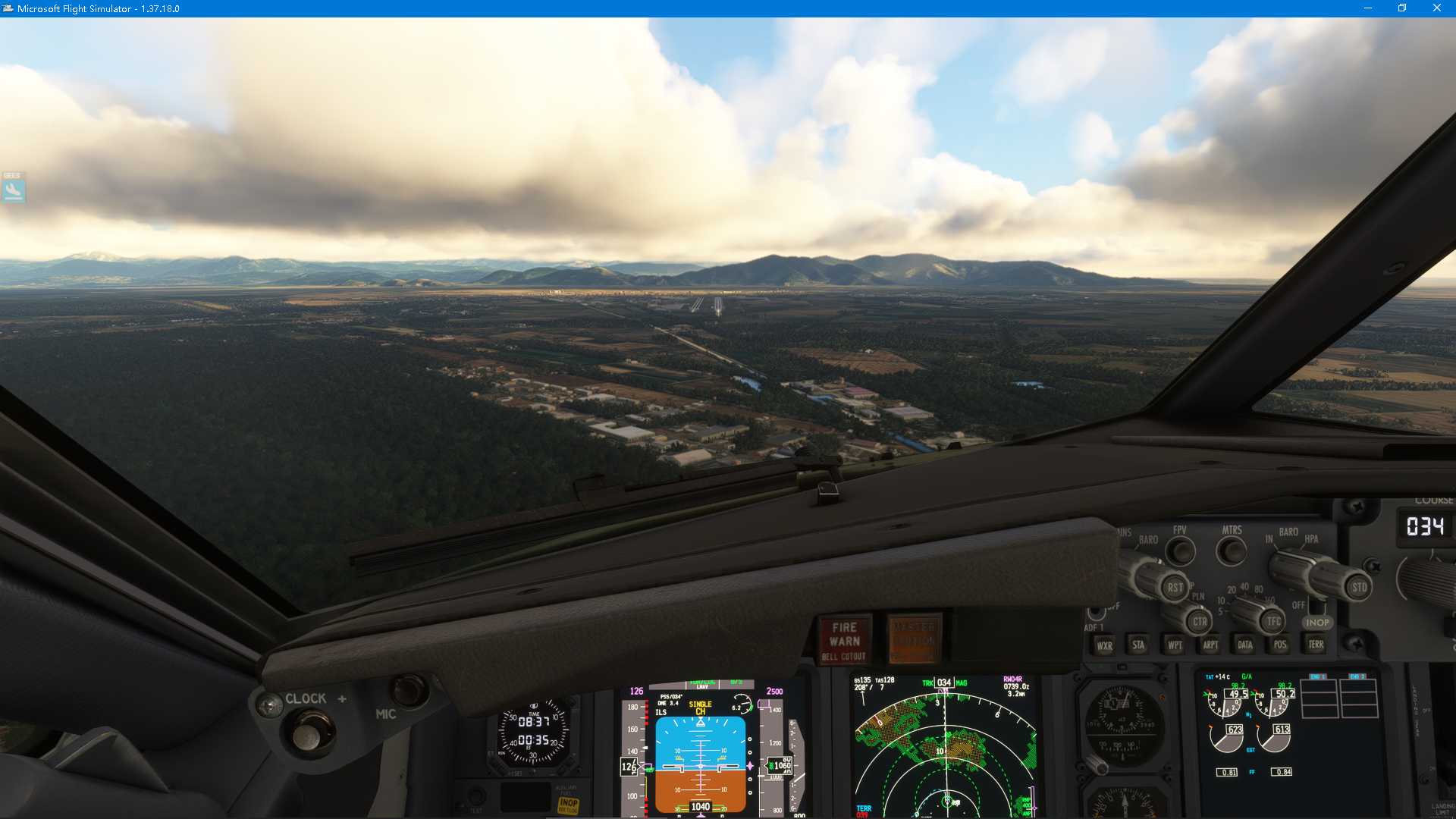The width and height of the screenshot is (1456, 819).
Task: Push the STD barometric button
Action: pos(1358,588)
